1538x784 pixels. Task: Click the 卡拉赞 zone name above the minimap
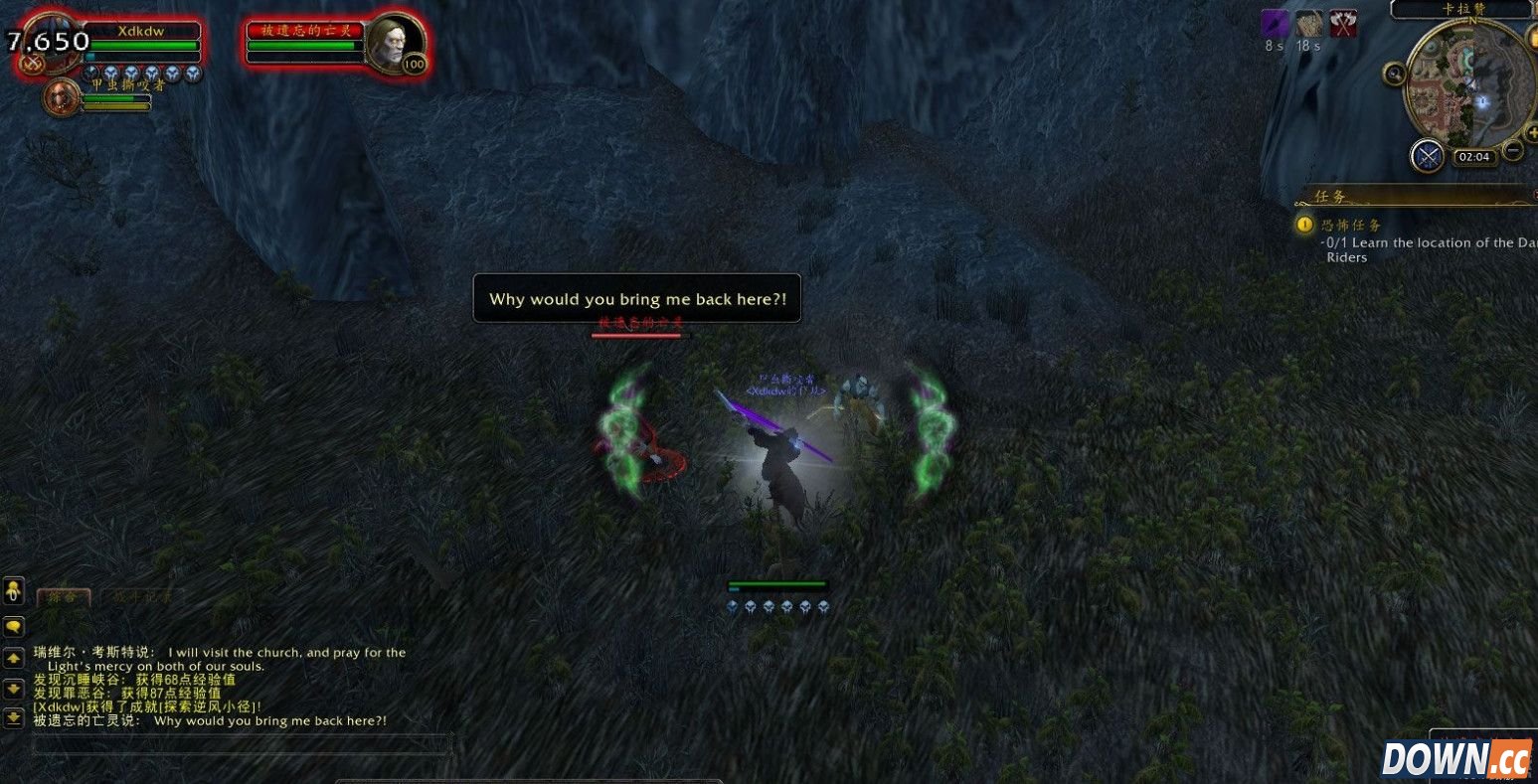pos(1461,9)
